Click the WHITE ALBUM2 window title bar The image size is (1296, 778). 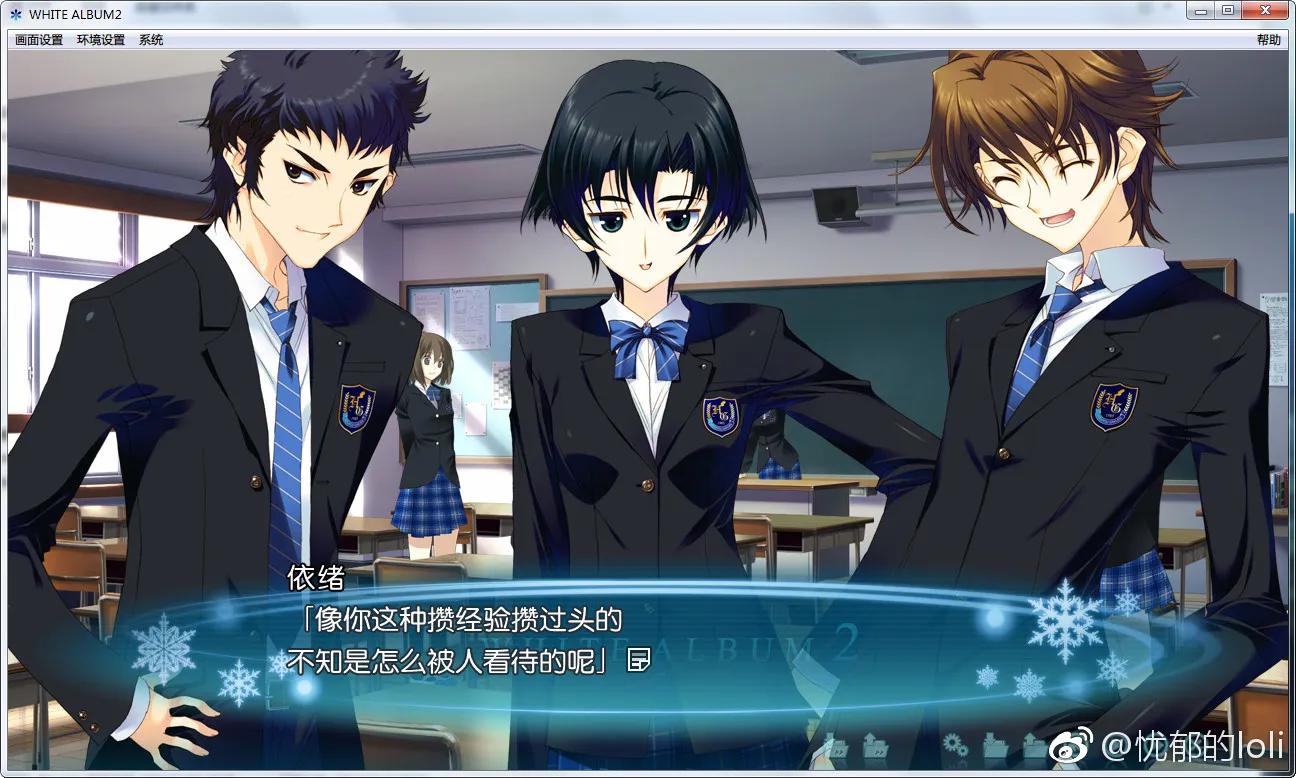[x=600, y=10]
